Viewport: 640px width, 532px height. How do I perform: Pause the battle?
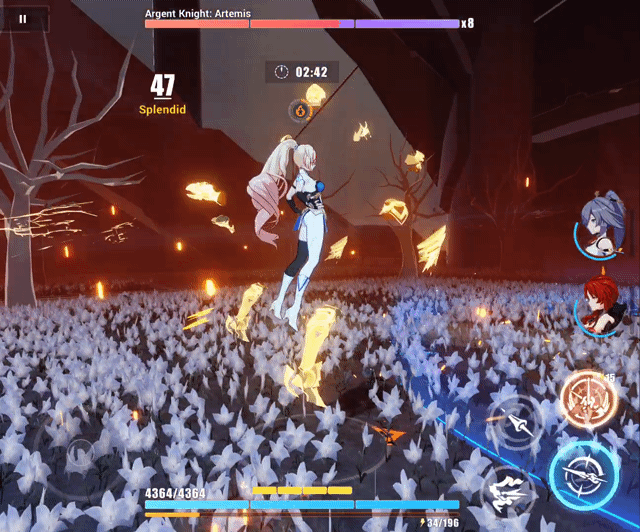(23, 19)
